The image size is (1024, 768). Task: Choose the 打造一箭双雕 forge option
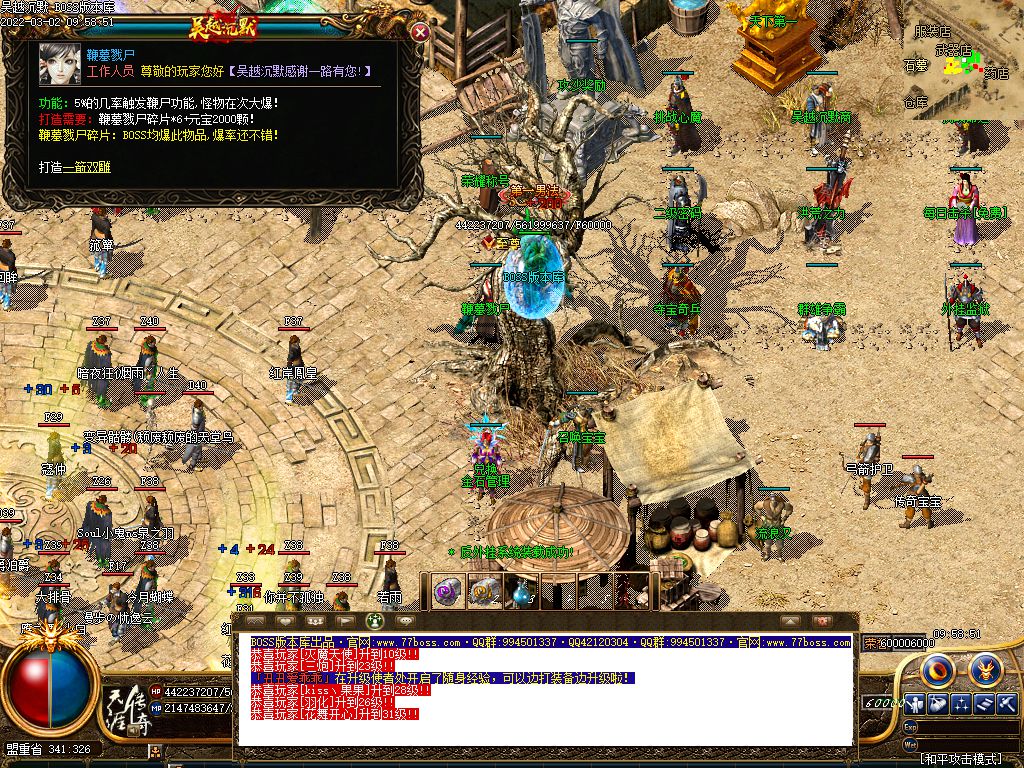[x=75, y=167]
